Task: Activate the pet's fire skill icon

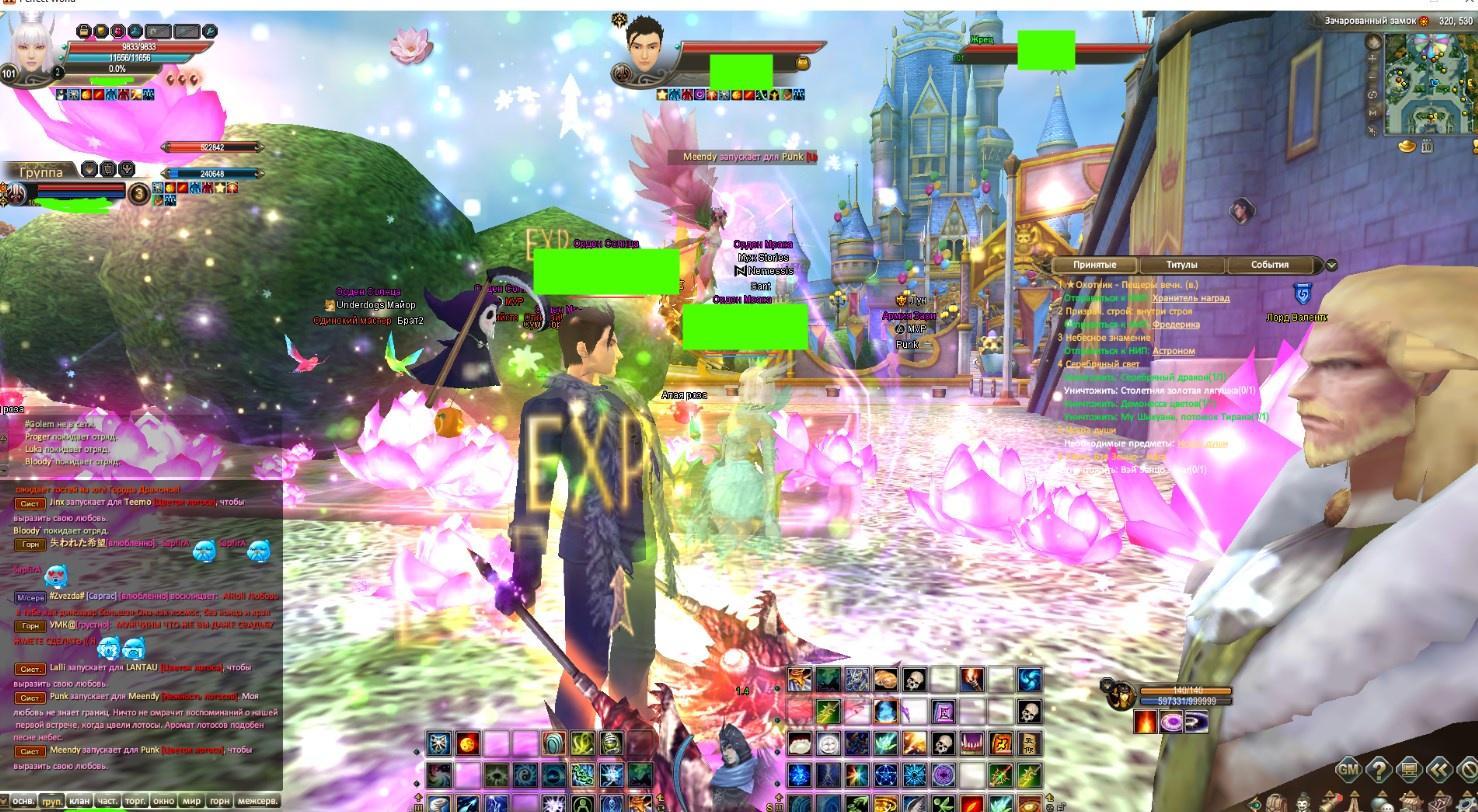Action: tap(1145, 722)
